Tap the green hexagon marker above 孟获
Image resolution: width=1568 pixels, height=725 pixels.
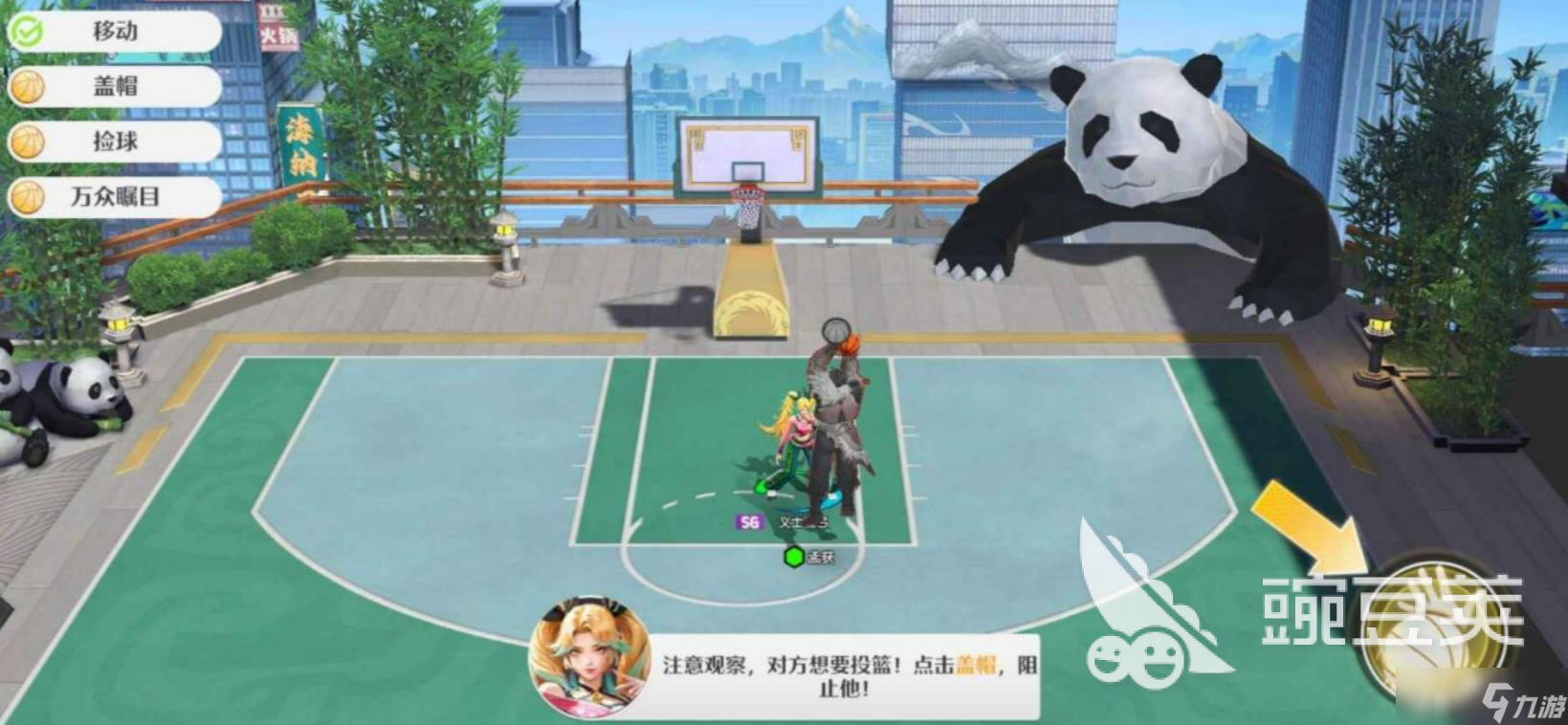click(x=793, y=554)
